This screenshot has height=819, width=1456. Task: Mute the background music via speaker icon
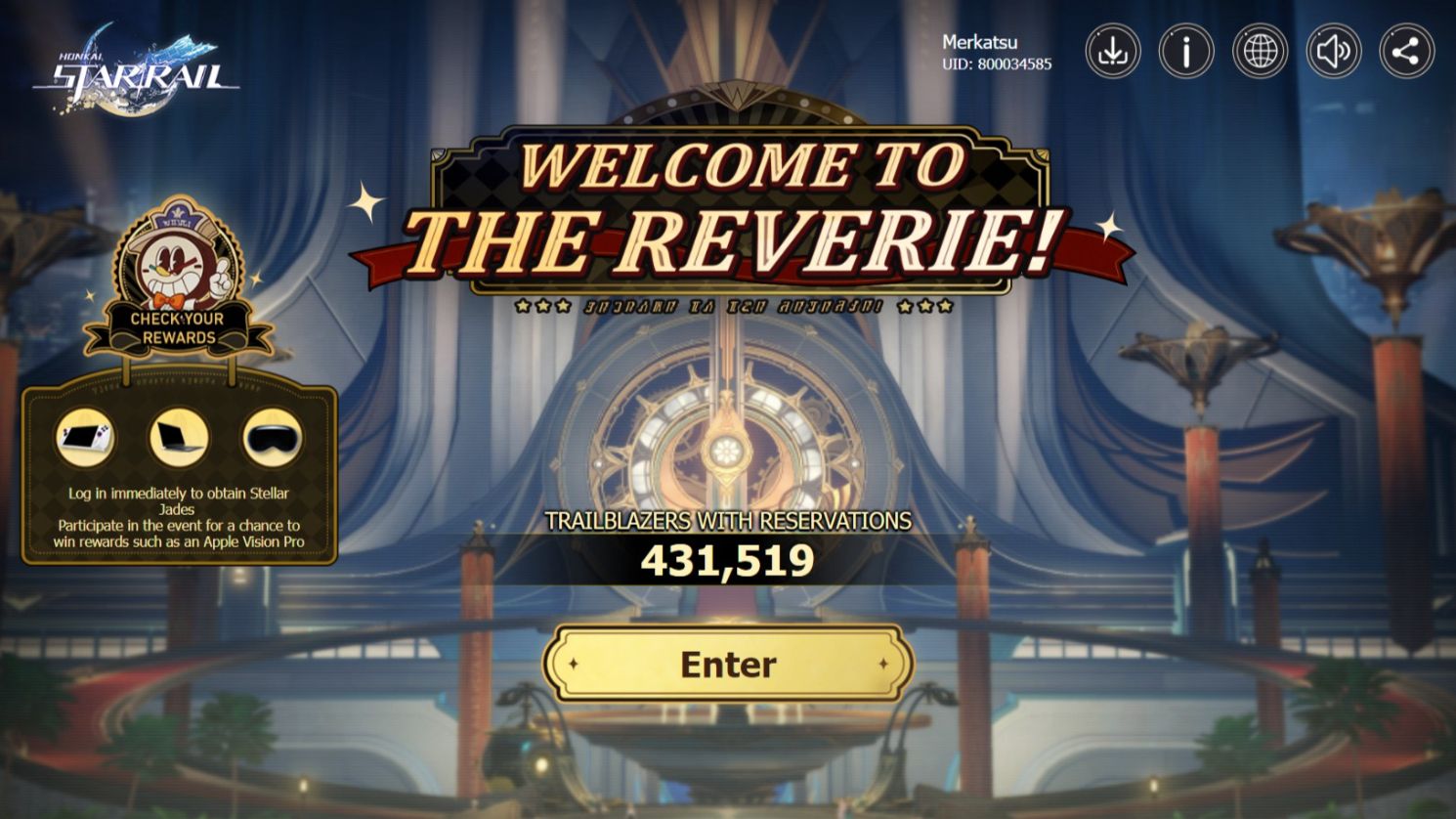tap(1335, 49)
